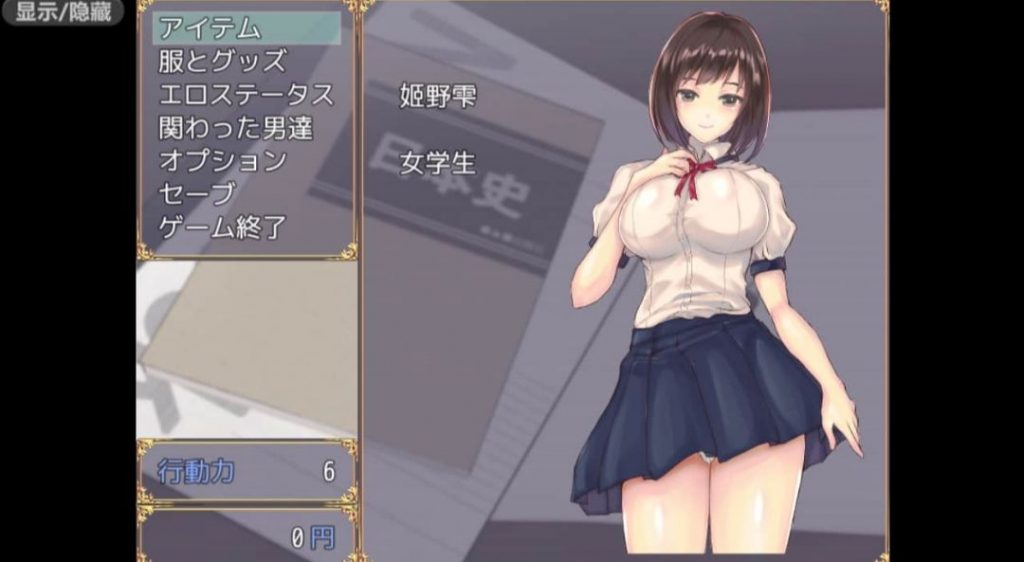The width and height of the screenshot is (1024, 562).
Task: Choose the 関わった男達 menu entry
Action: point(236,127)
